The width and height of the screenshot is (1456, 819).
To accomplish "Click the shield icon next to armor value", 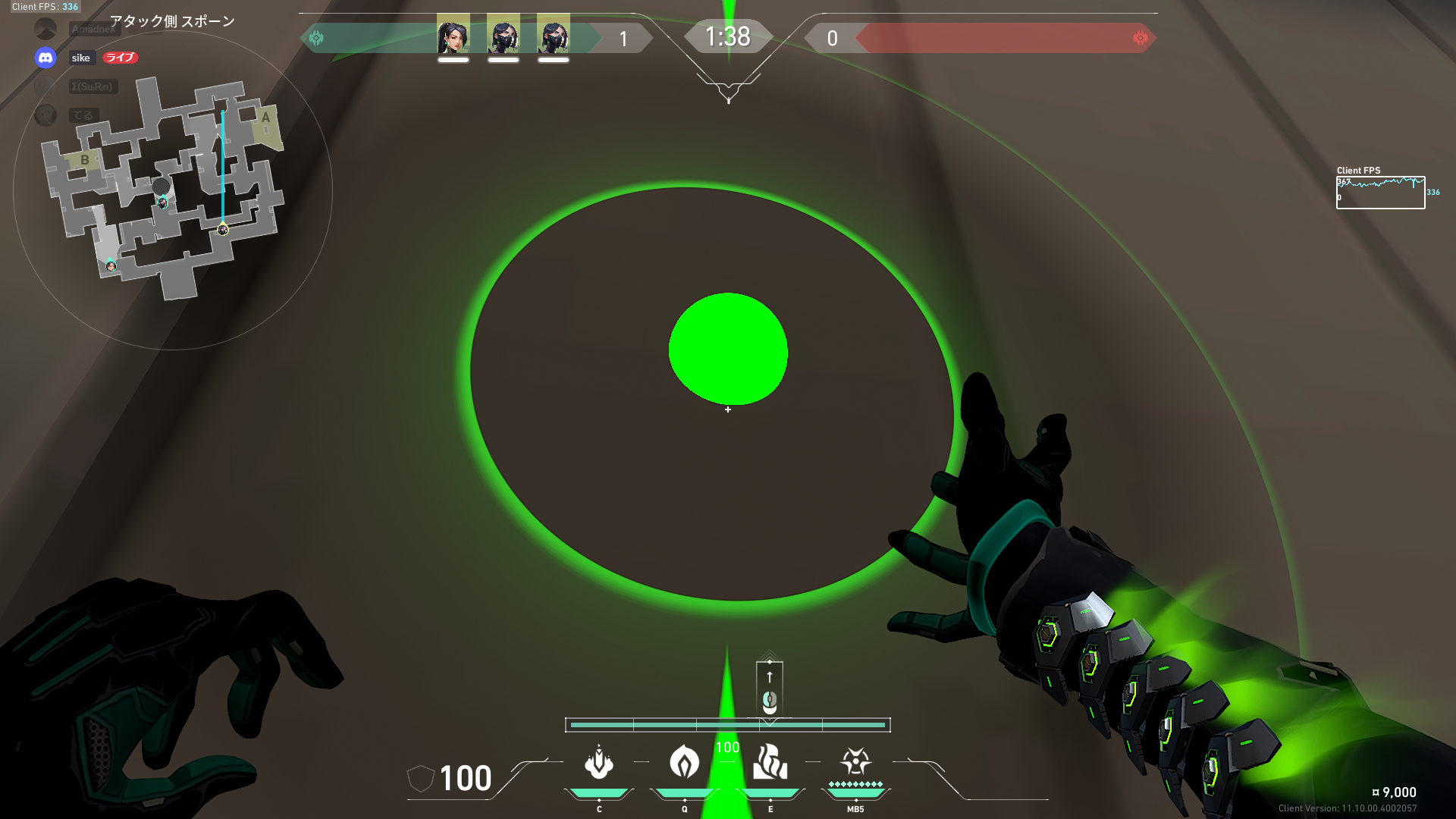I will 421,778.
